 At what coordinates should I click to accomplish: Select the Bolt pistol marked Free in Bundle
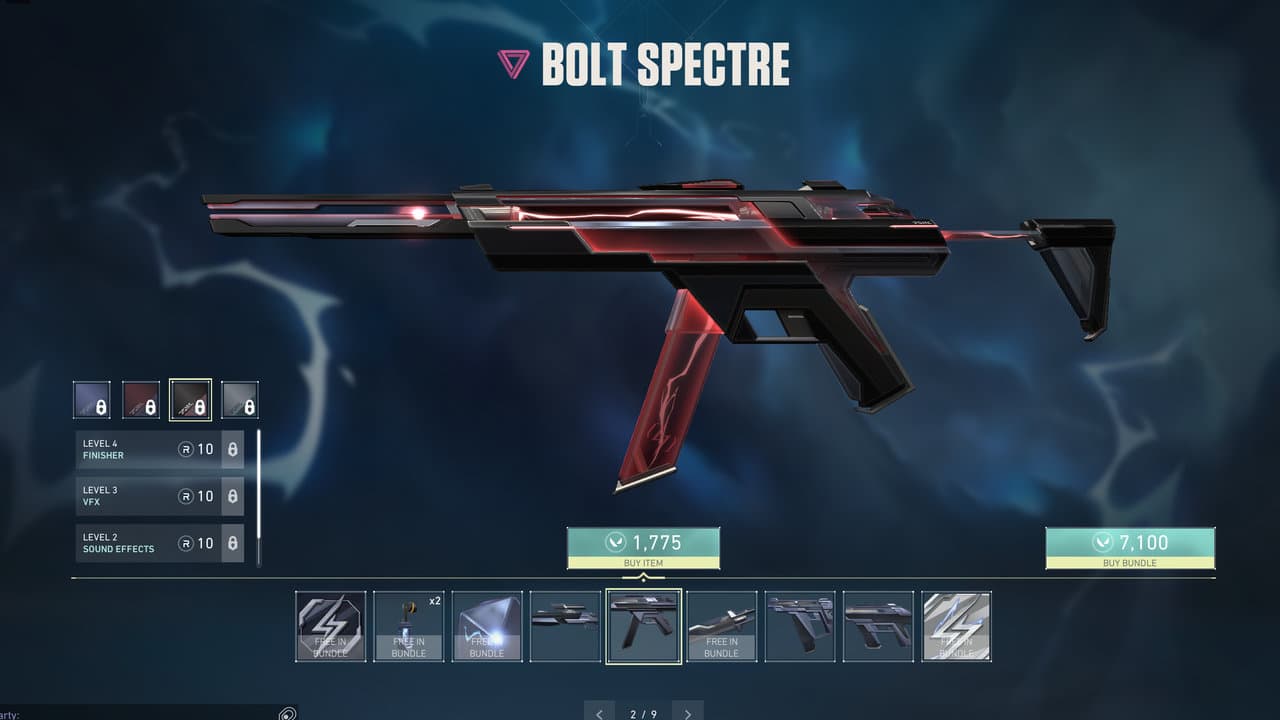pyautogui.click(x=721, y=627)
